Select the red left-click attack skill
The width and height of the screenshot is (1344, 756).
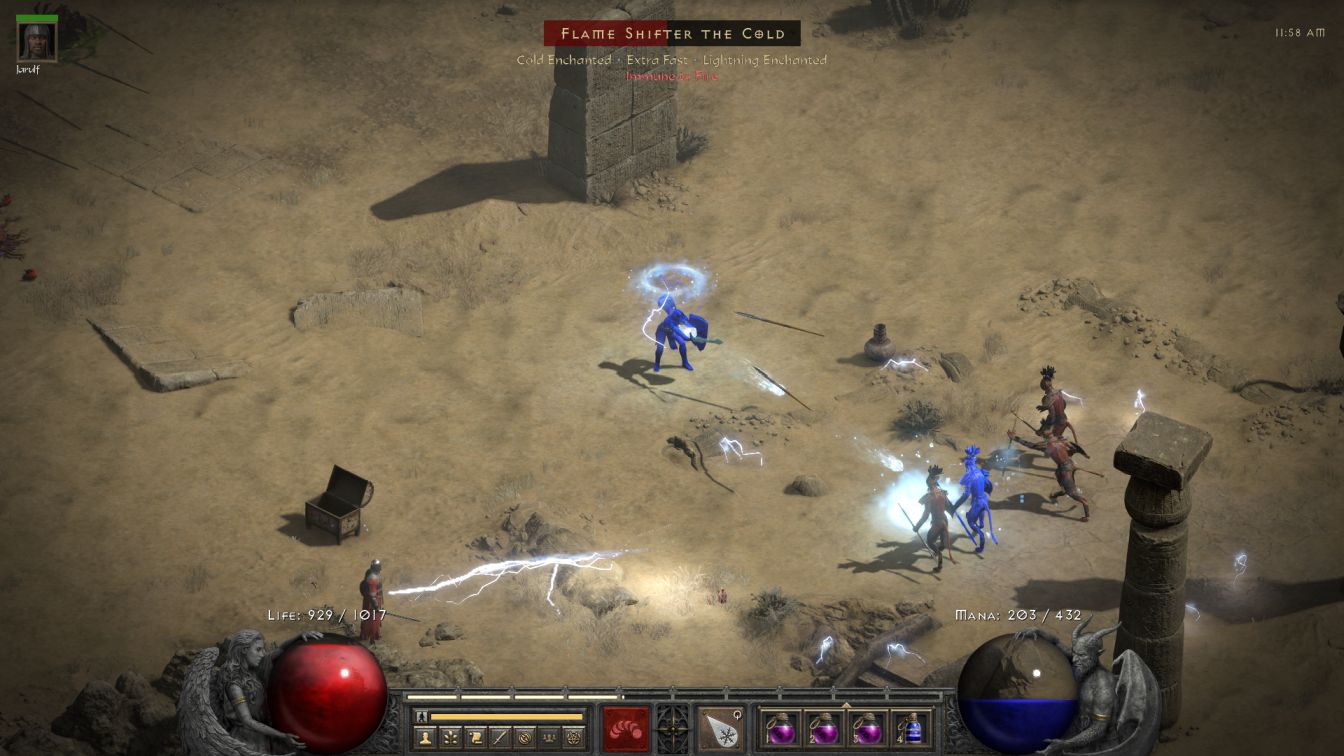(x=626, y=728)
